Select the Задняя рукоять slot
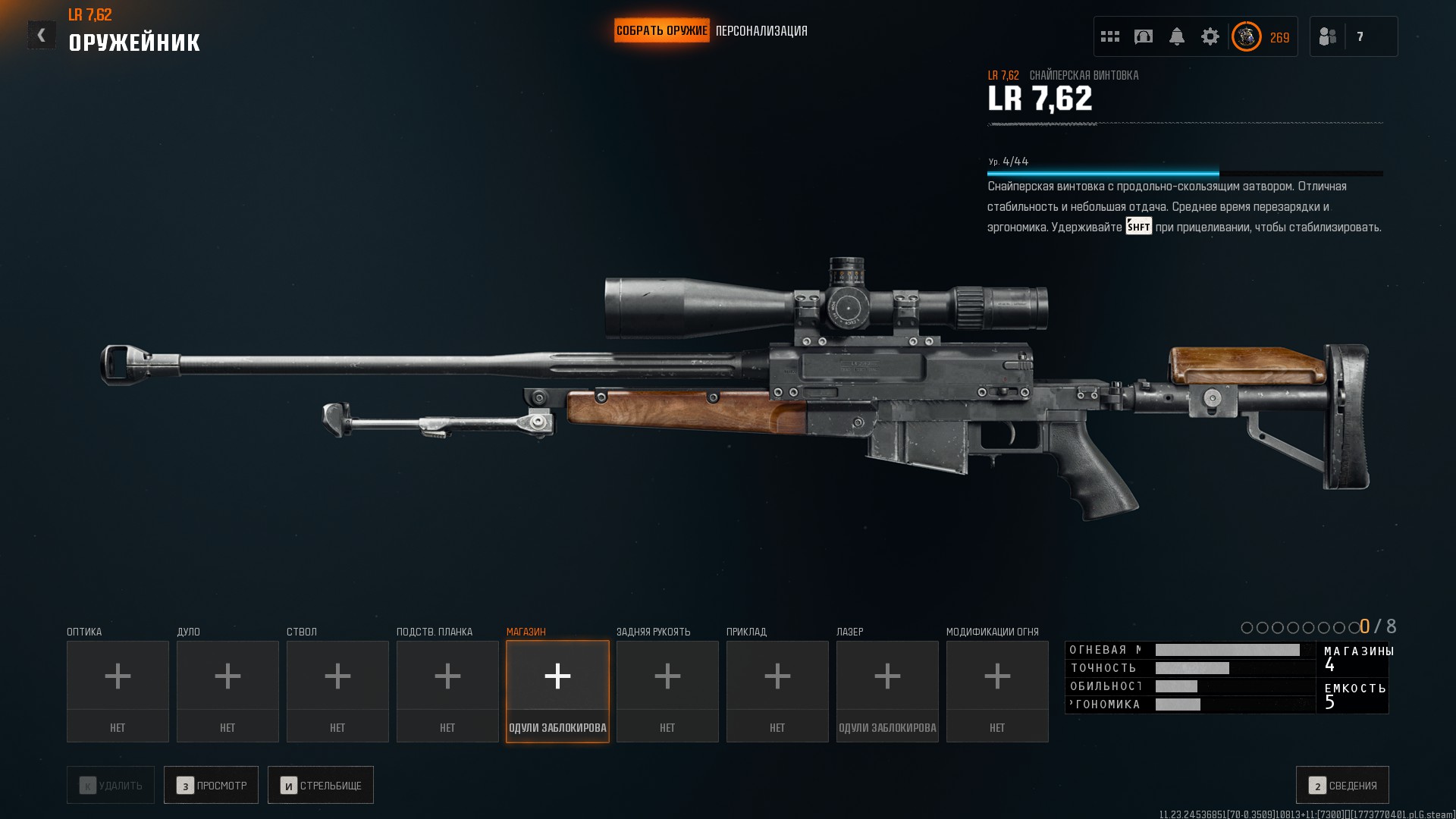The image size is (1456, 819). click(x=667, y=691)
